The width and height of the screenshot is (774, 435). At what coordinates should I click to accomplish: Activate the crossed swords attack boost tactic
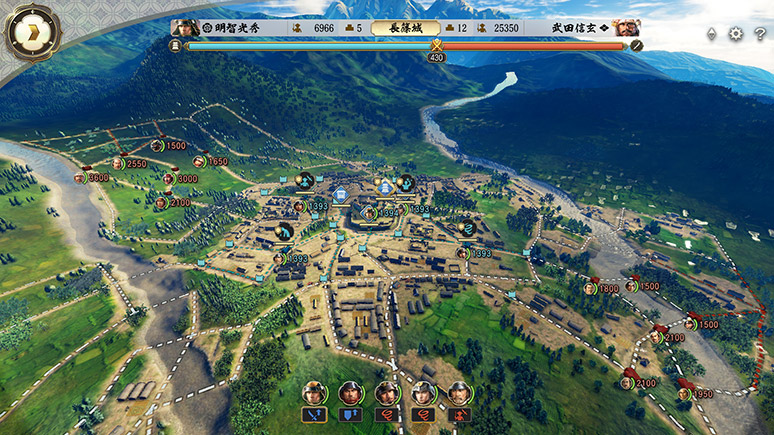point(314,415)
